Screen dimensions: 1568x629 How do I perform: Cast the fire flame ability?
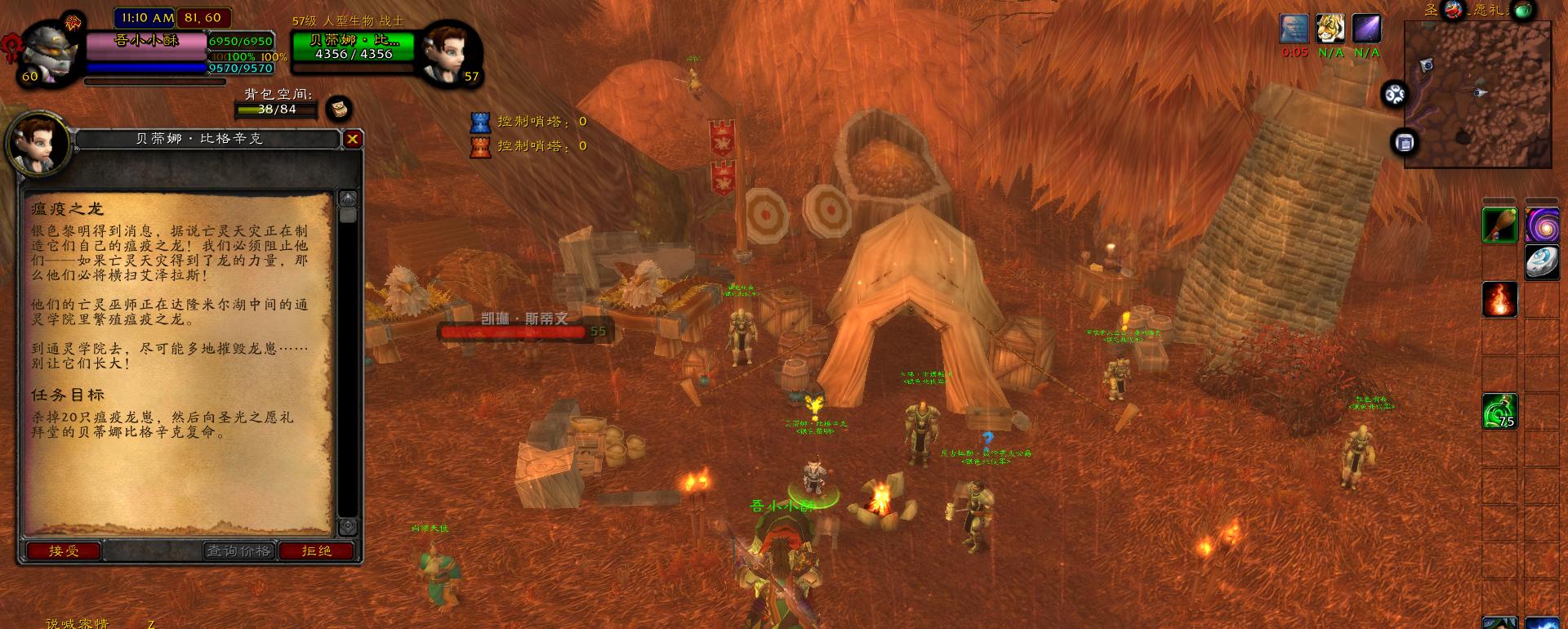(x=1499, y=300)
